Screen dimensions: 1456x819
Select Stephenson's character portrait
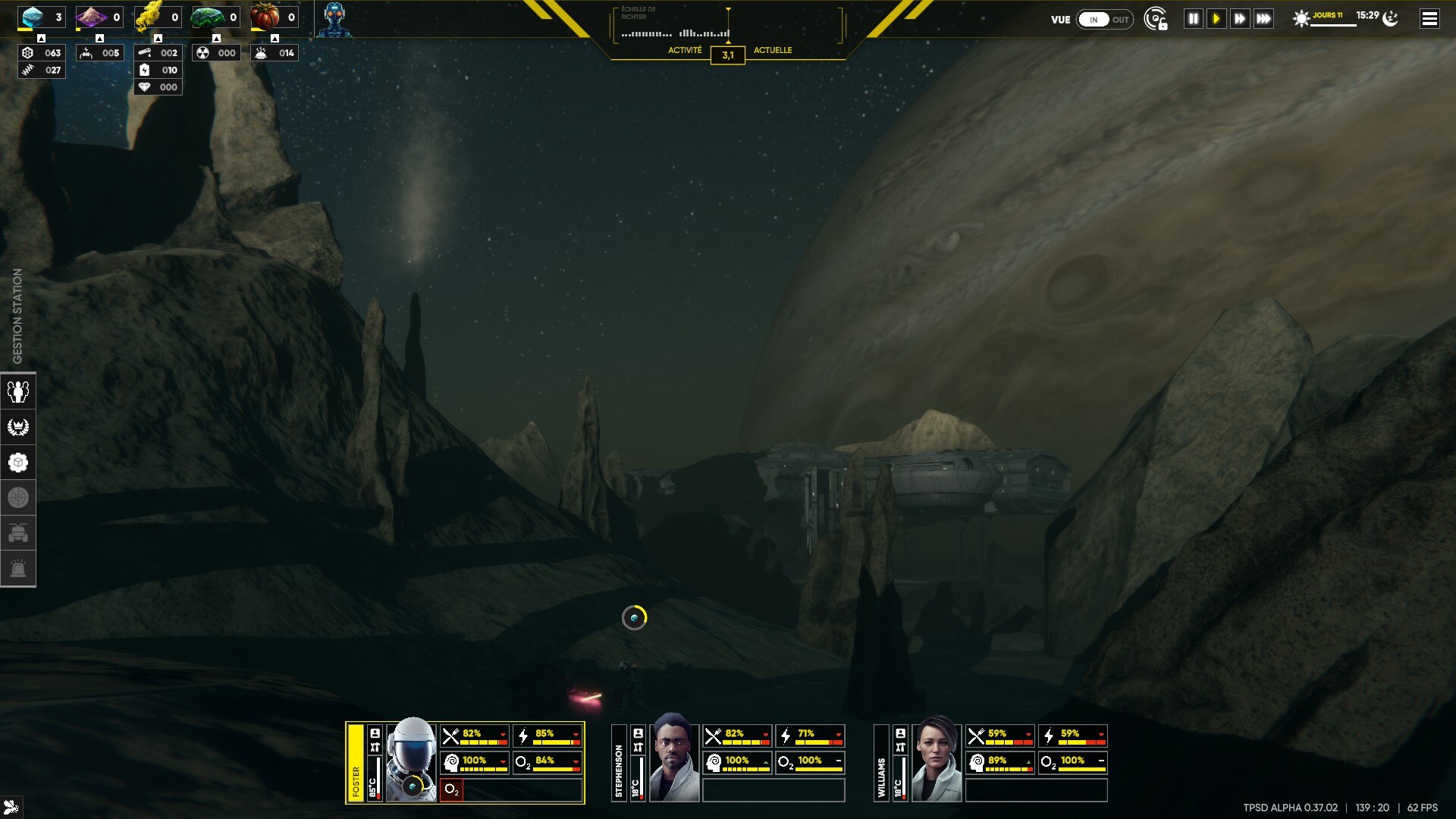[673, 758]
